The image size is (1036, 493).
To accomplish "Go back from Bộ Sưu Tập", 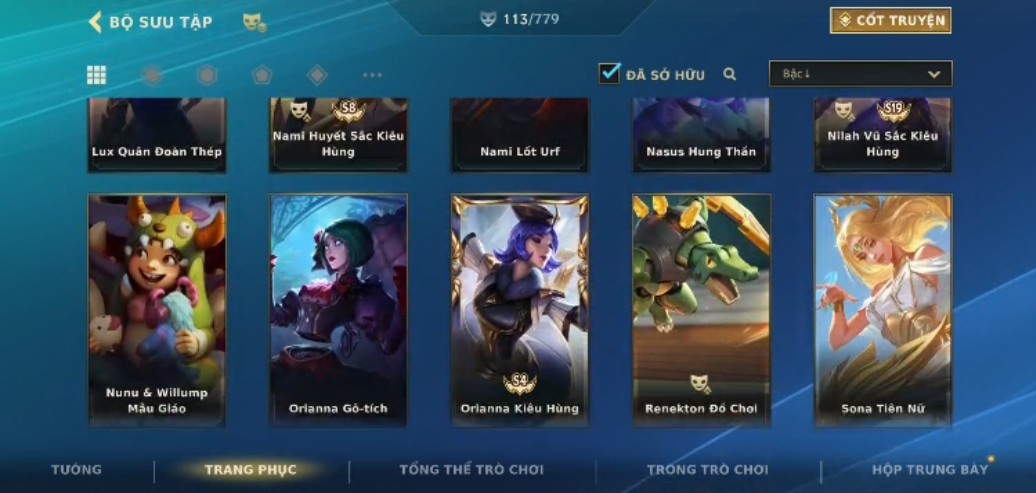I will [x=96, y=22].
